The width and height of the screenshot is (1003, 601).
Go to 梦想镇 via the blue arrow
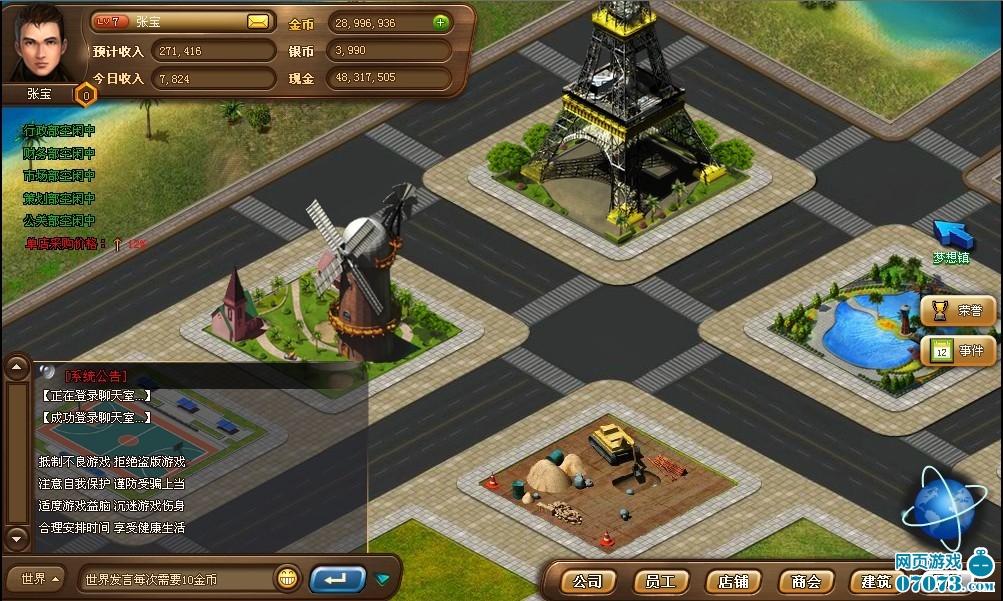pos(951,235)
